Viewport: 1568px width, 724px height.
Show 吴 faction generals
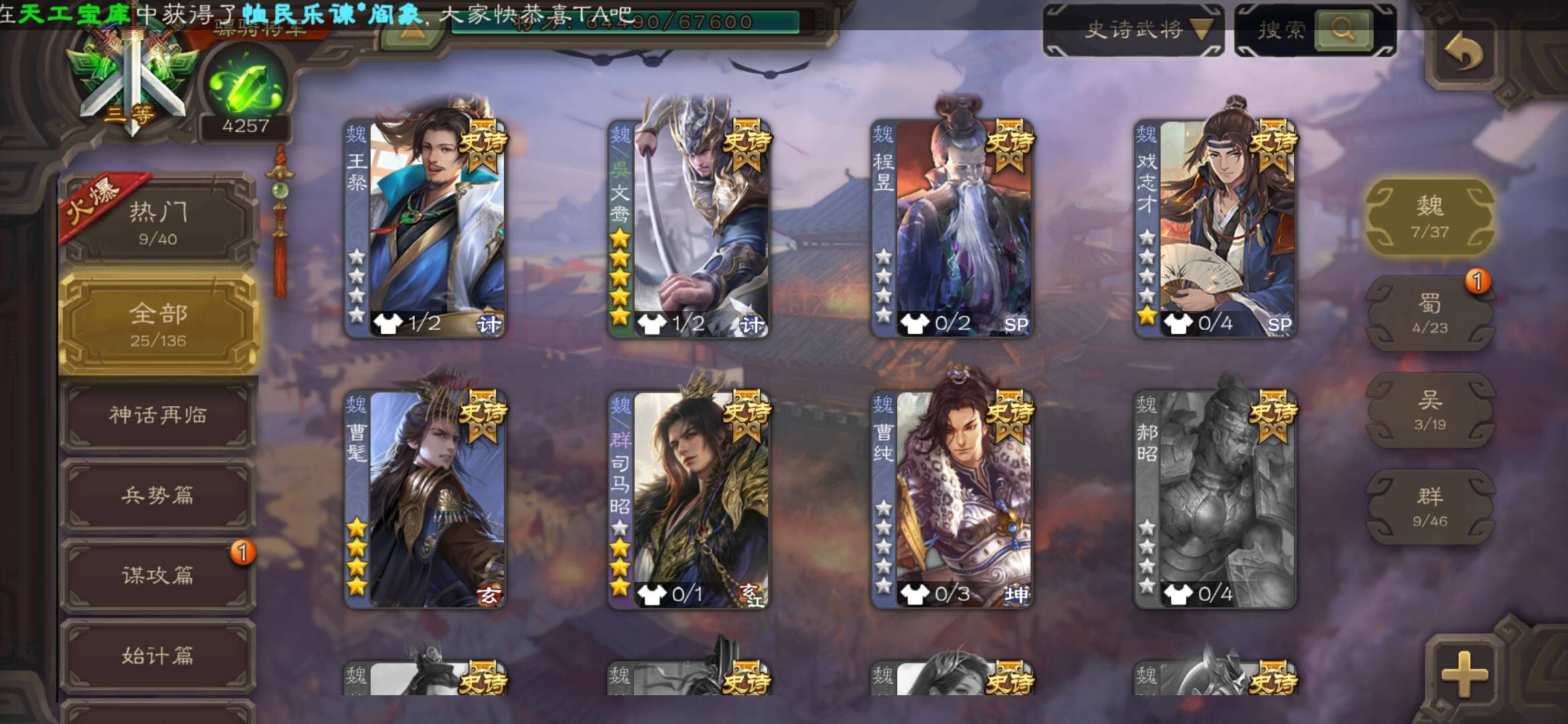(1429, 410)
